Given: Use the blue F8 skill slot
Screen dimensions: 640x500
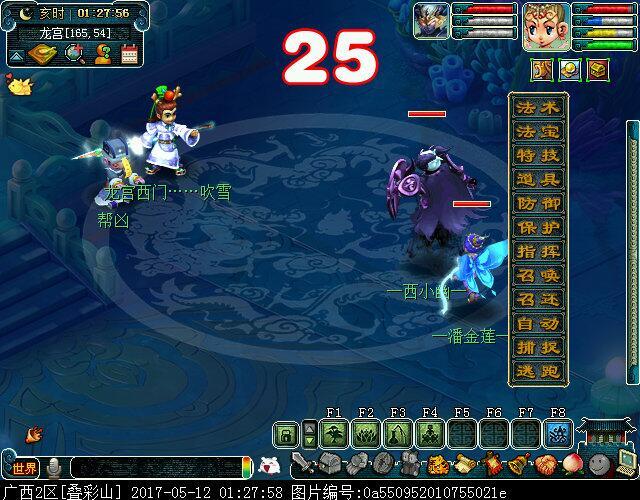Looking at the screenshot, I should [x=558, y=434].
